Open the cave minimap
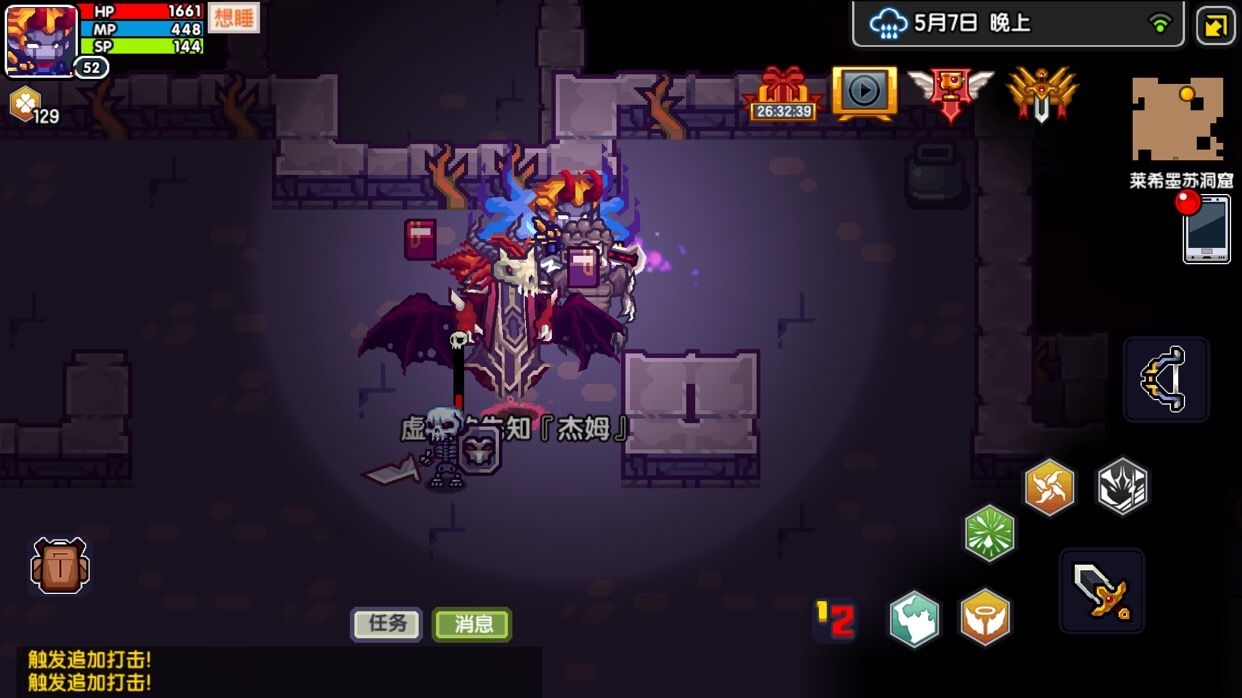This screenshot has width=1242, height=698. pos(1178,120)
